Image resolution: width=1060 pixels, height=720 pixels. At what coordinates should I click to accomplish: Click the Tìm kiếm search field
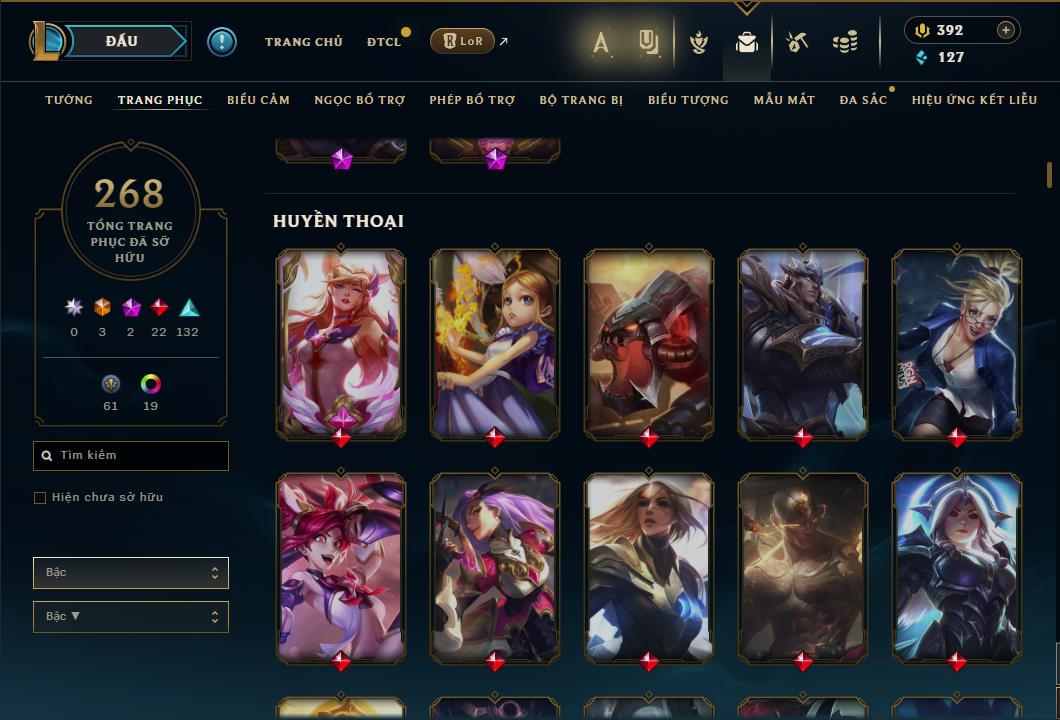131,456
